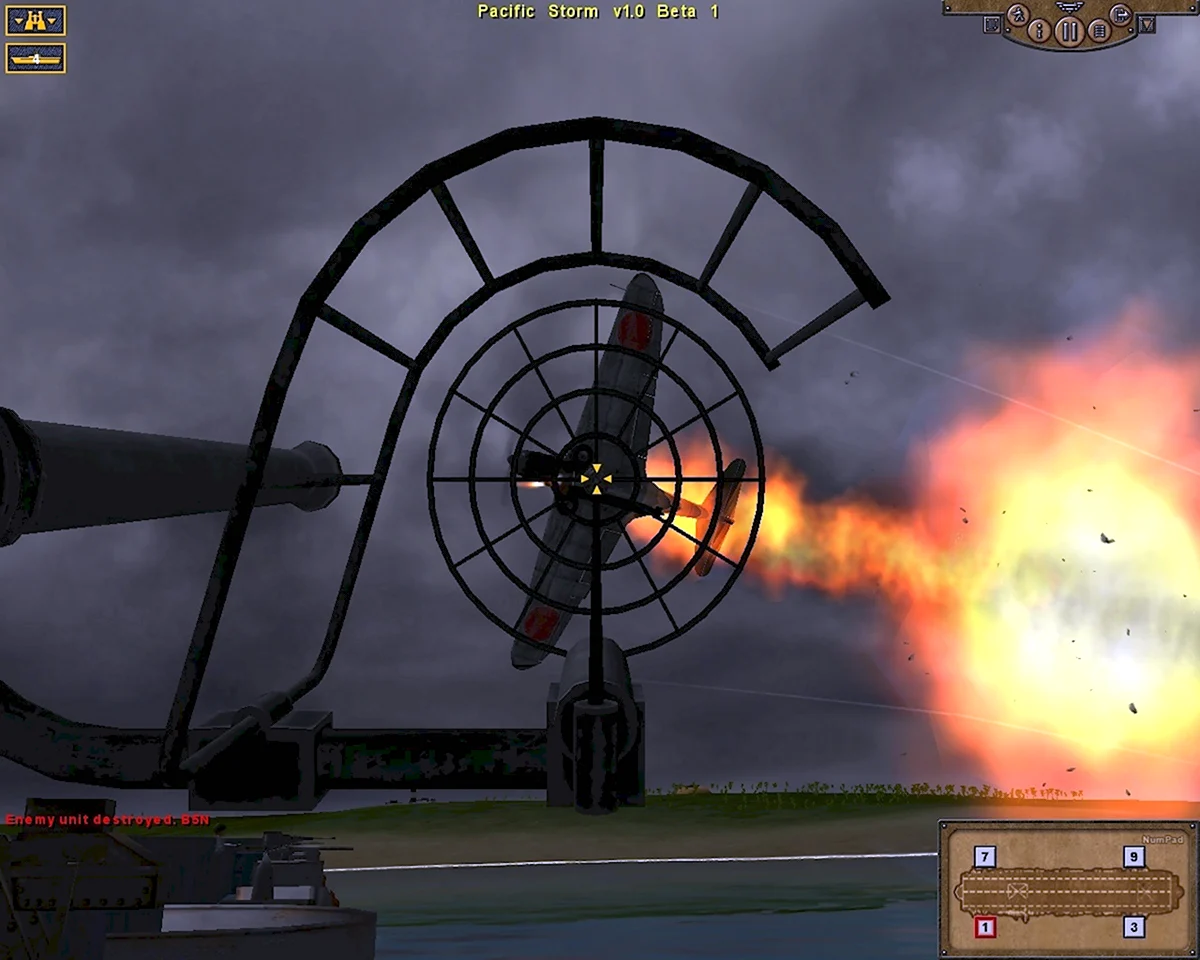
Task: Click the running figure icon in top panel
Action: coord(1019,15)
